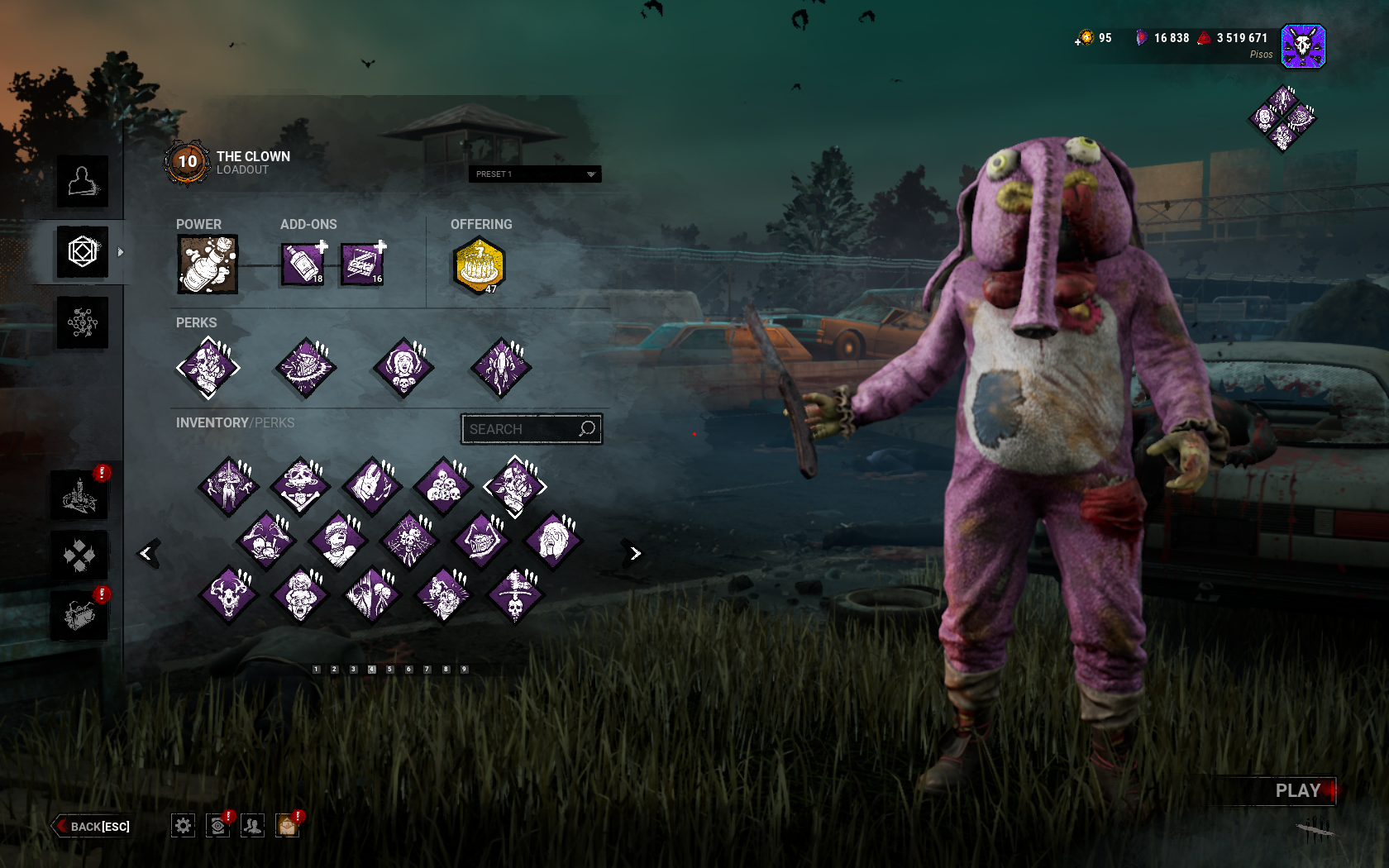This screenshot has width=1389, height=868.
Task: Open the Preset 1 dropdown
Action: [x=533, y=174]
